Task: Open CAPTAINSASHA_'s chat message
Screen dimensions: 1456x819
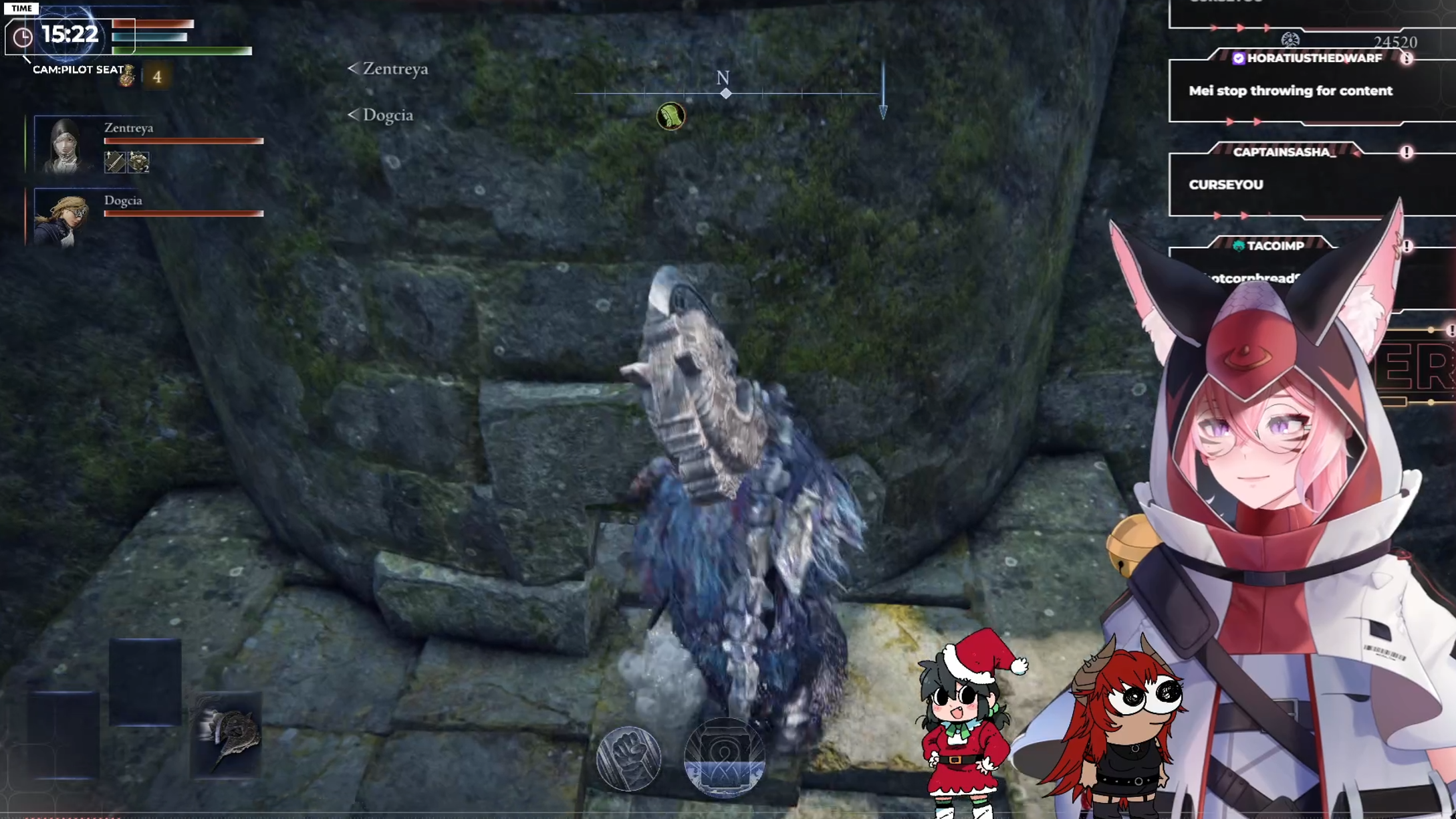Action: point(1225,185)
